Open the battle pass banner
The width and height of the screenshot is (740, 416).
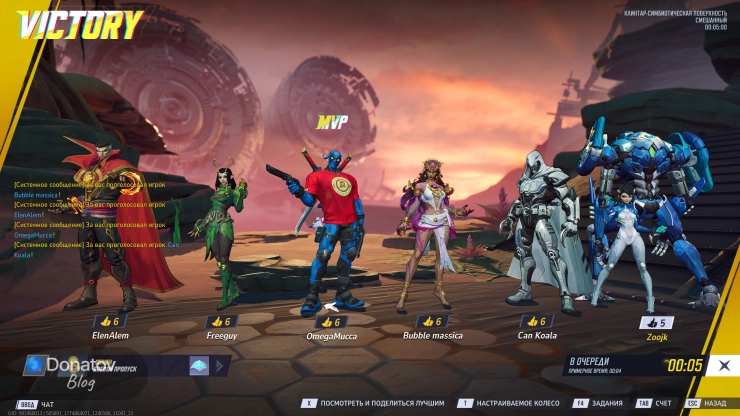pos(110,367)
